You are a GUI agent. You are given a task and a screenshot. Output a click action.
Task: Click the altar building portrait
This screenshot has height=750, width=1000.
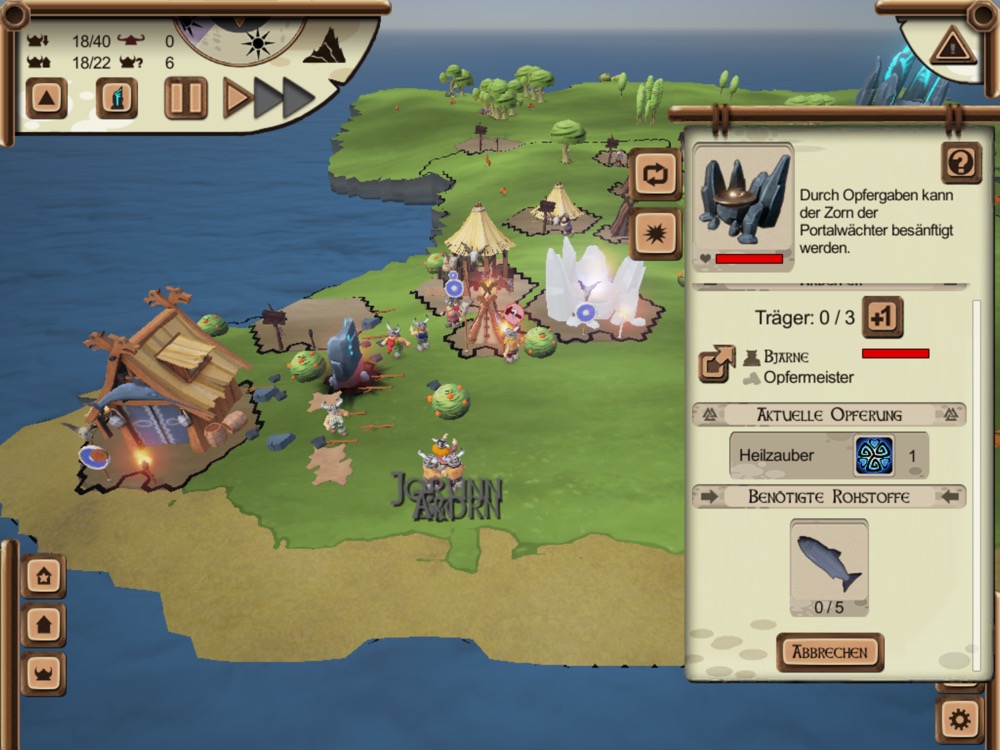(x=743, y=202)
